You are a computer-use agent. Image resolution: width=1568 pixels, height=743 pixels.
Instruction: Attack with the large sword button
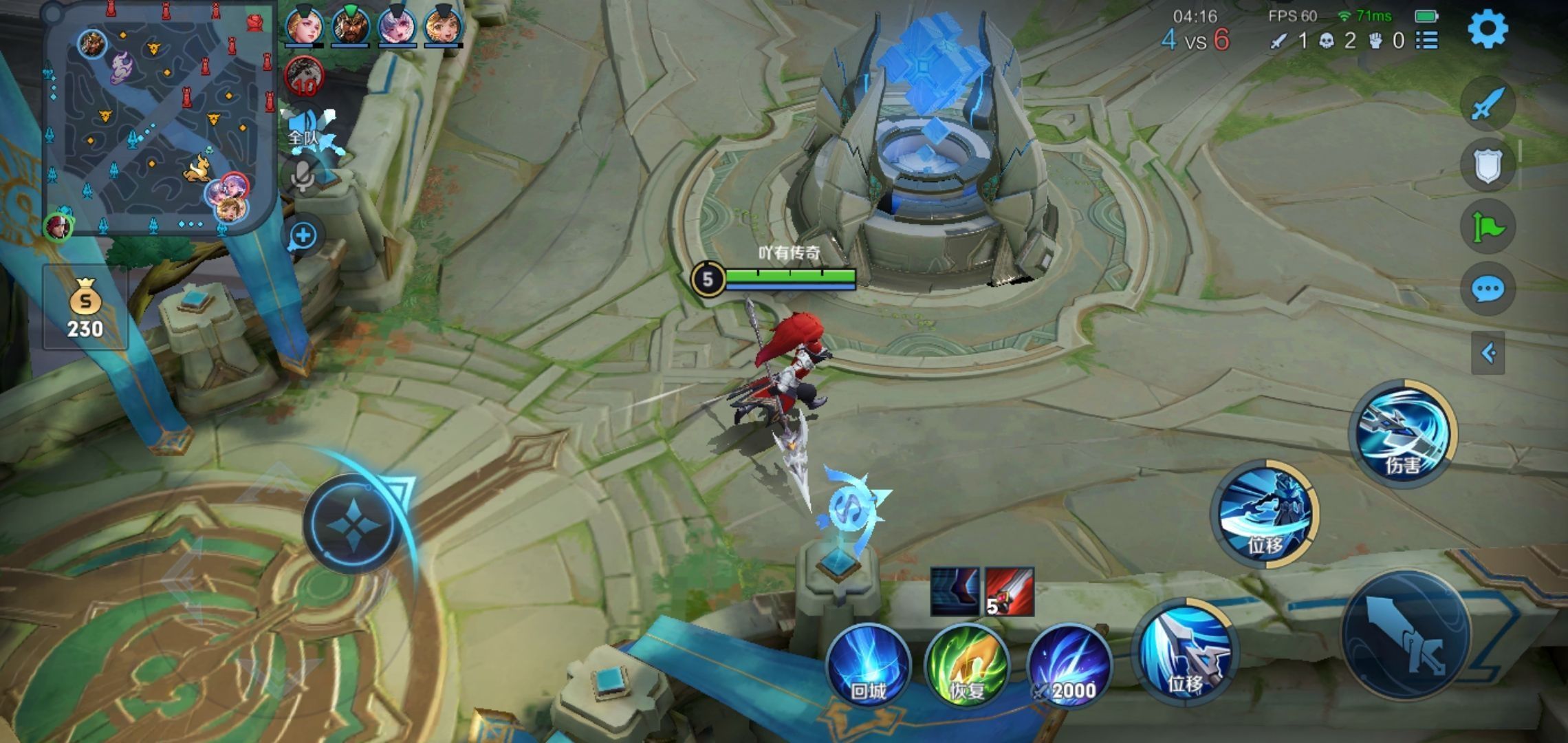tap(1406, 636)
